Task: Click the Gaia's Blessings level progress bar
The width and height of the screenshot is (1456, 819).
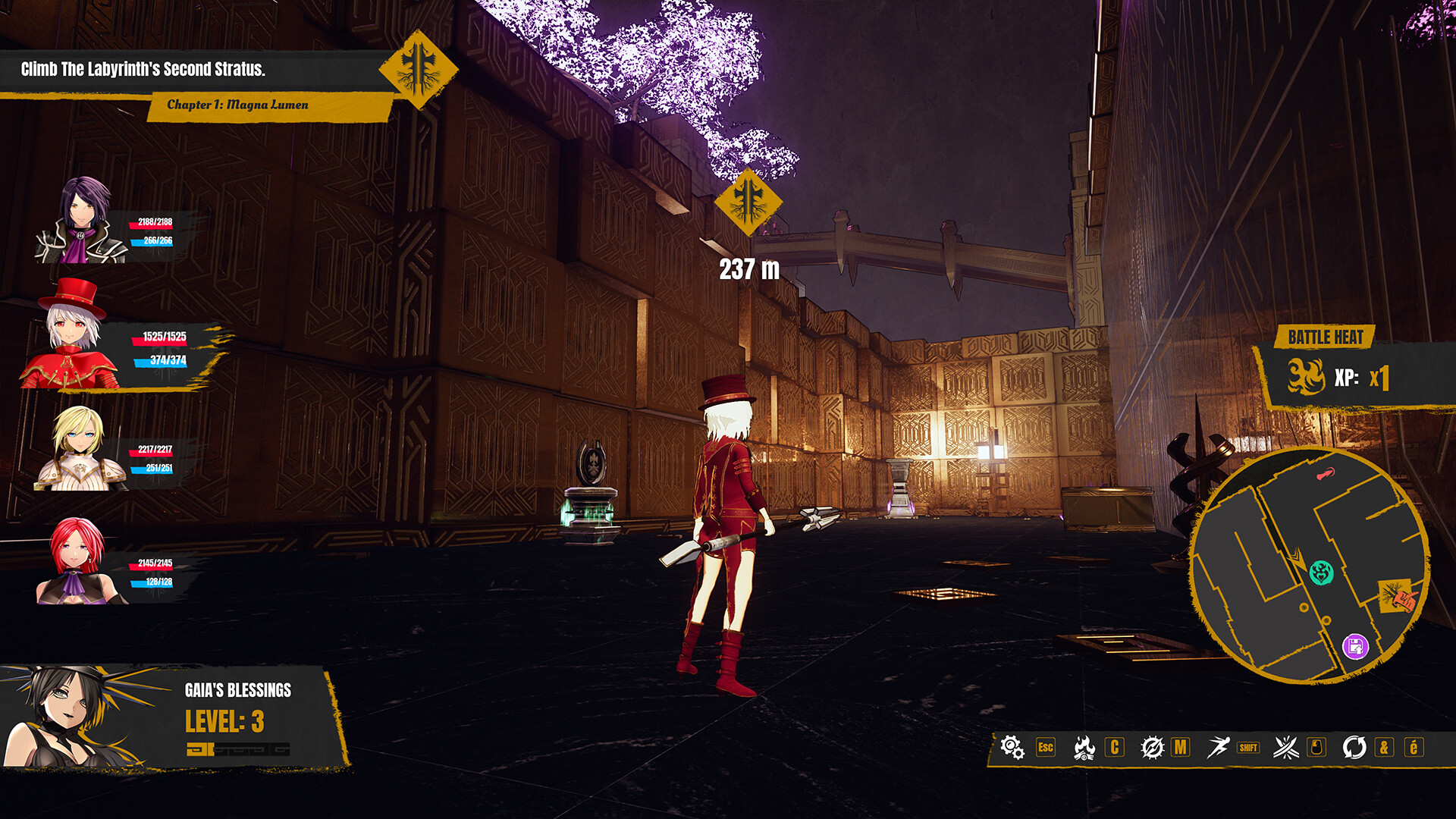Action: point(239,748)
